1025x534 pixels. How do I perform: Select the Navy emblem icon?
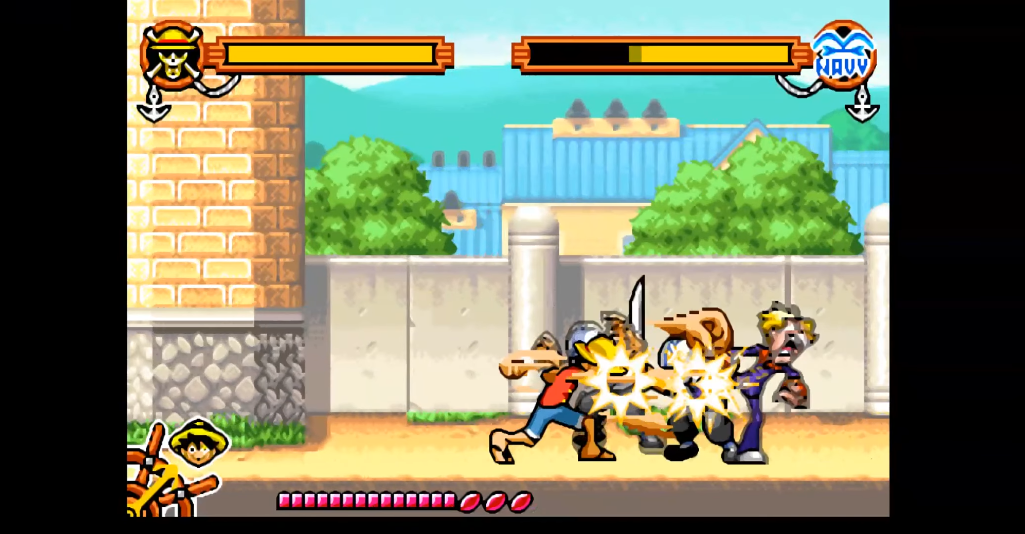843,56
